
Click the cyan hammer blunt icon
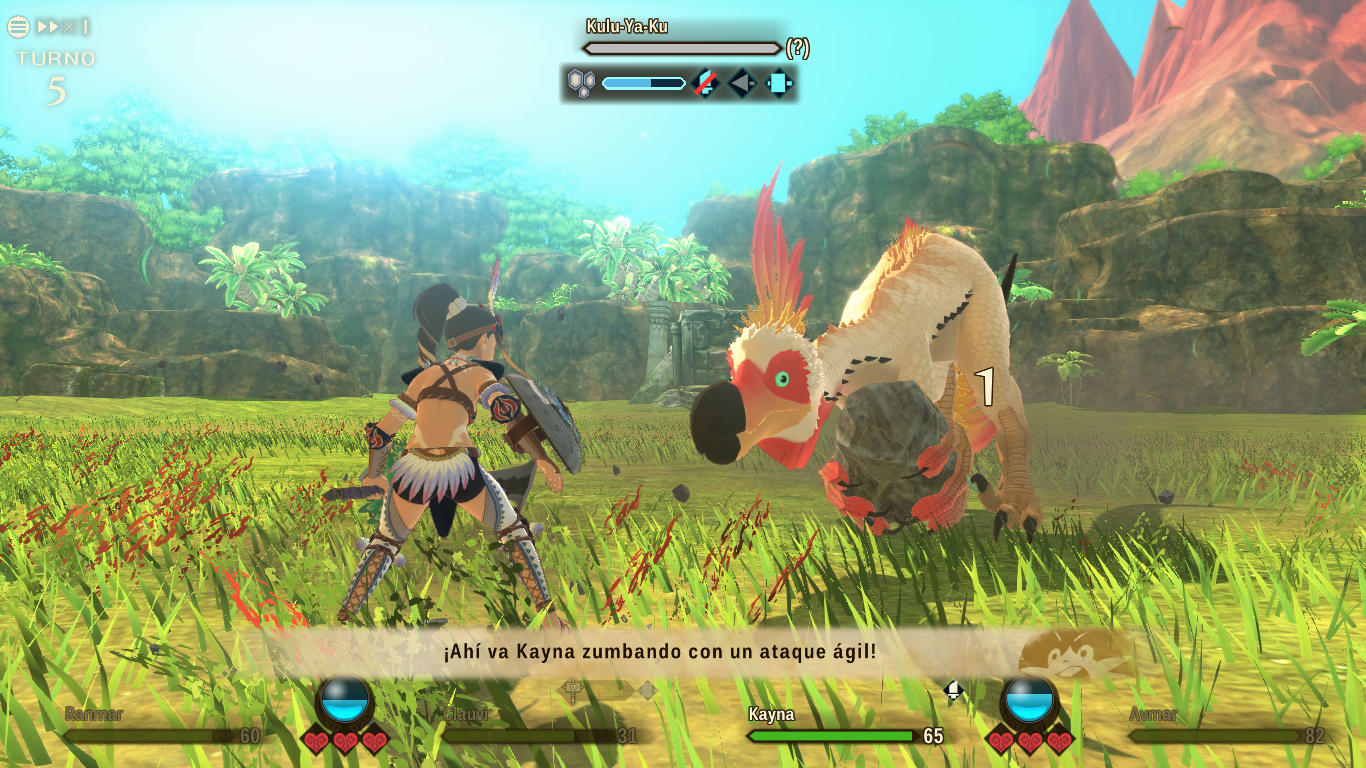[779, 83]
